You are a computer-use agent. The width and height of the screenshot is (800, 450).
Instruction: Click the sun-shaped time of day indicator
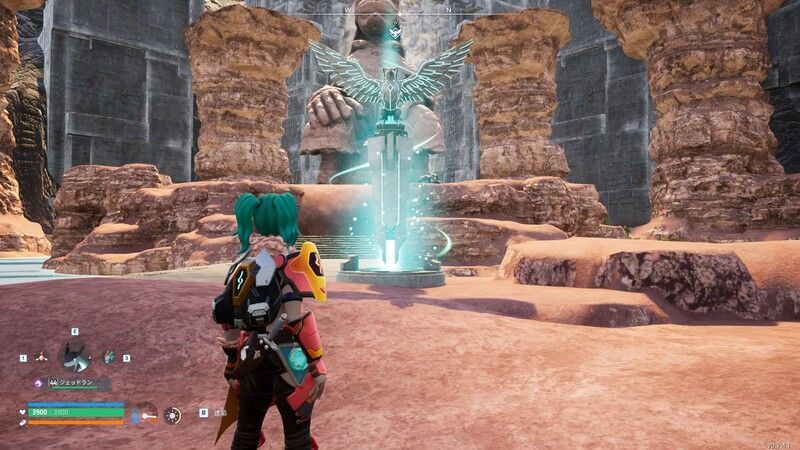point(173,414)
